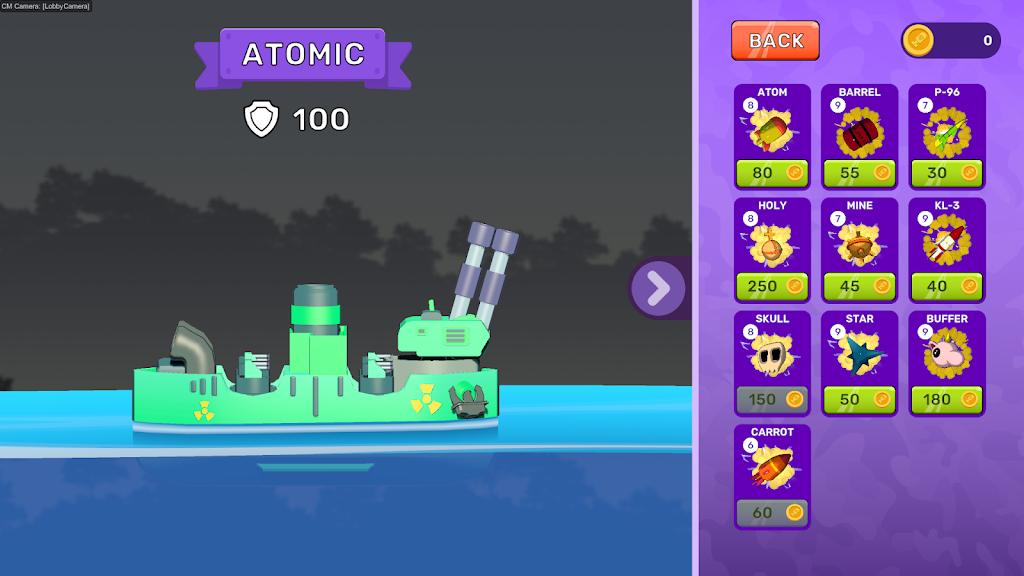Show the next ship with the arrow
Image resolution: width=1024 pixels, height=576 pixels.
coord(658,288)
